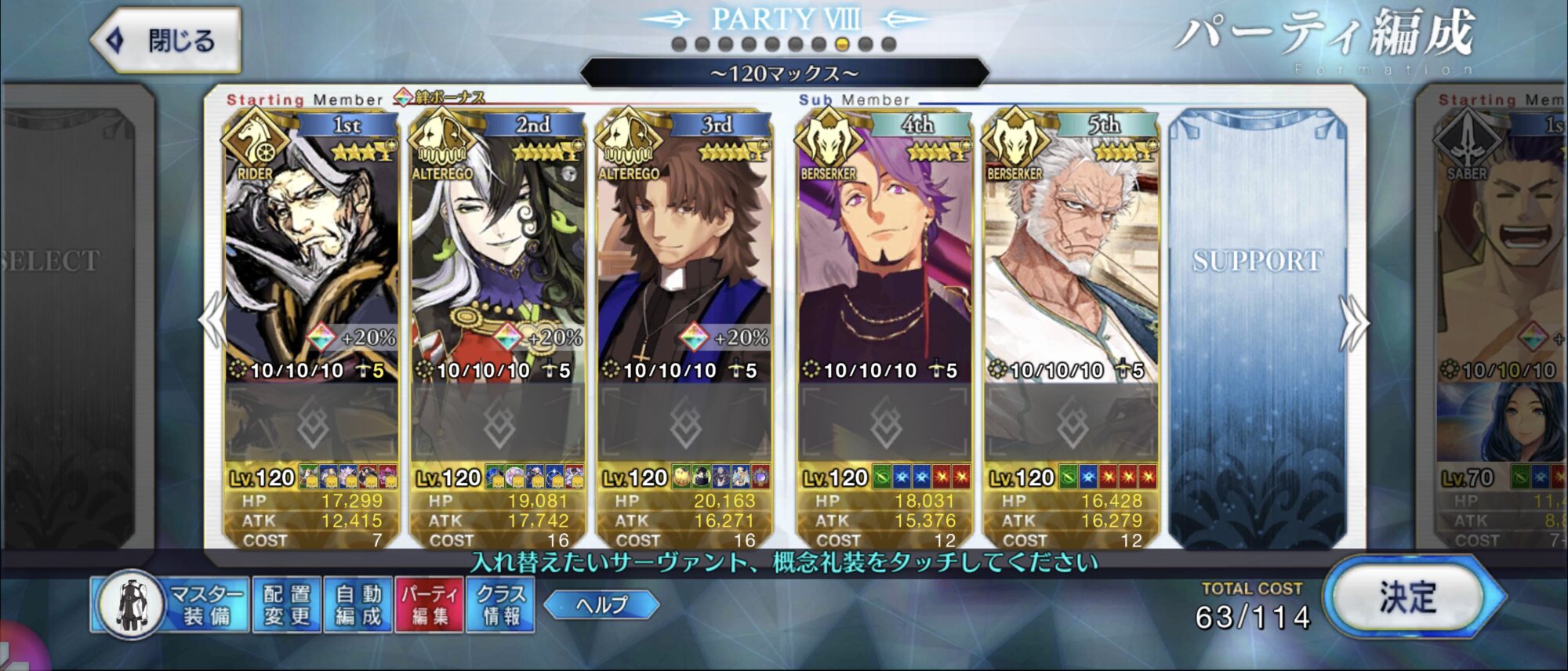
Task: Edit the party name ~120マックス~
Action: click(784, 74)
